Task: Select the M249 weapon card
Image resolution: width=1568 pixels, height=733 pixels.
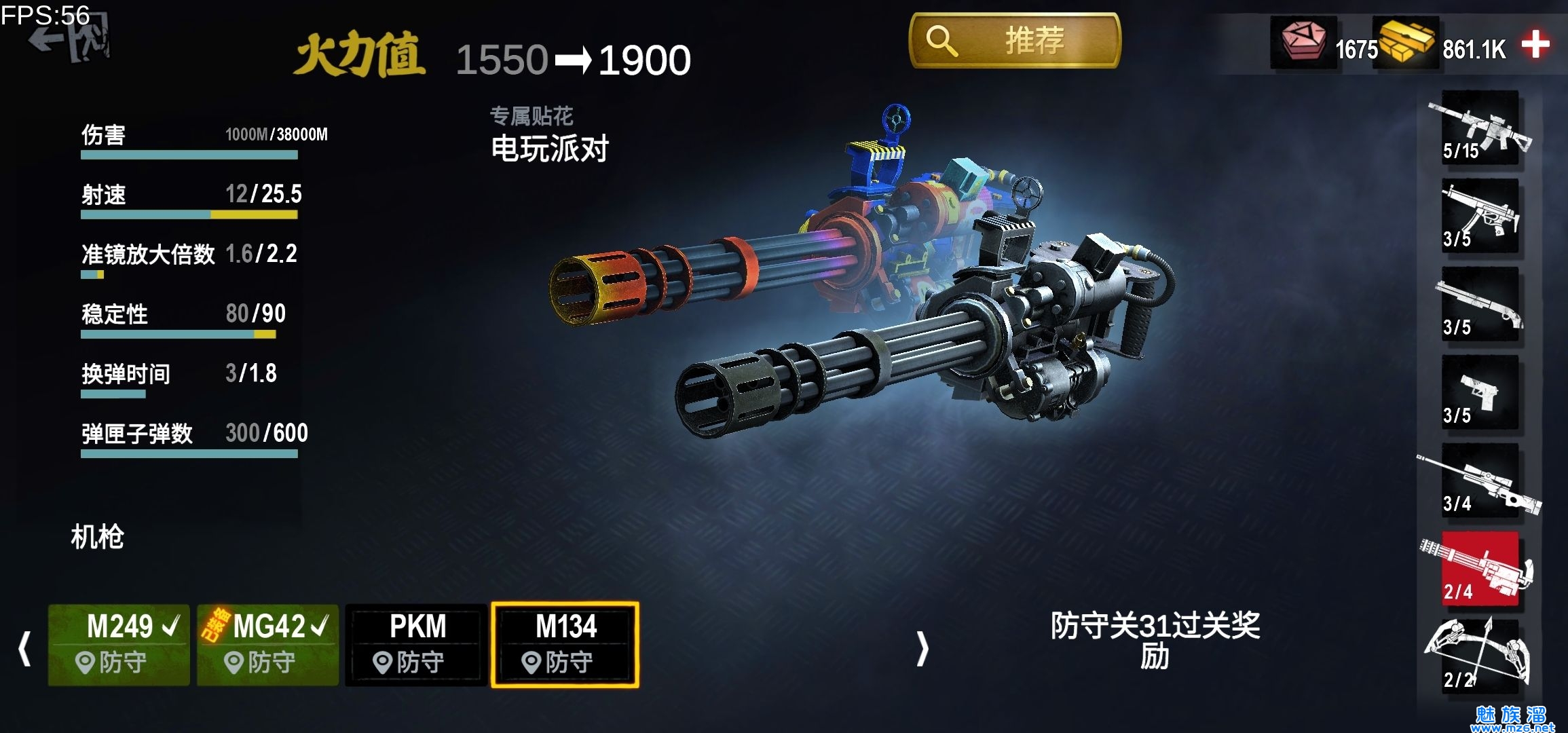Action: point(119,644)
